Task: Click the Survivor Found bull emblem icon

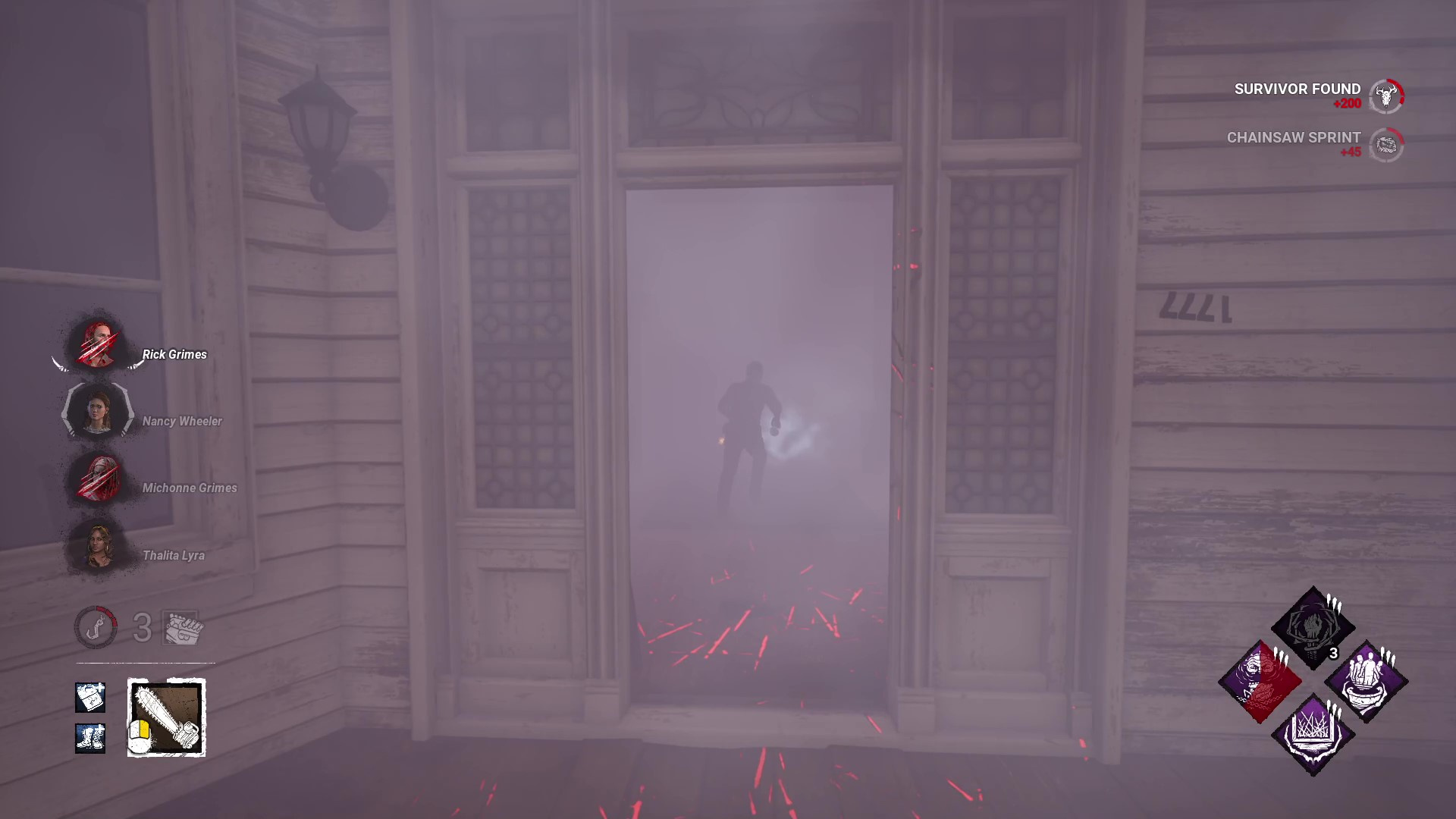Action: pyautogui.click(x=1386, y=96)
